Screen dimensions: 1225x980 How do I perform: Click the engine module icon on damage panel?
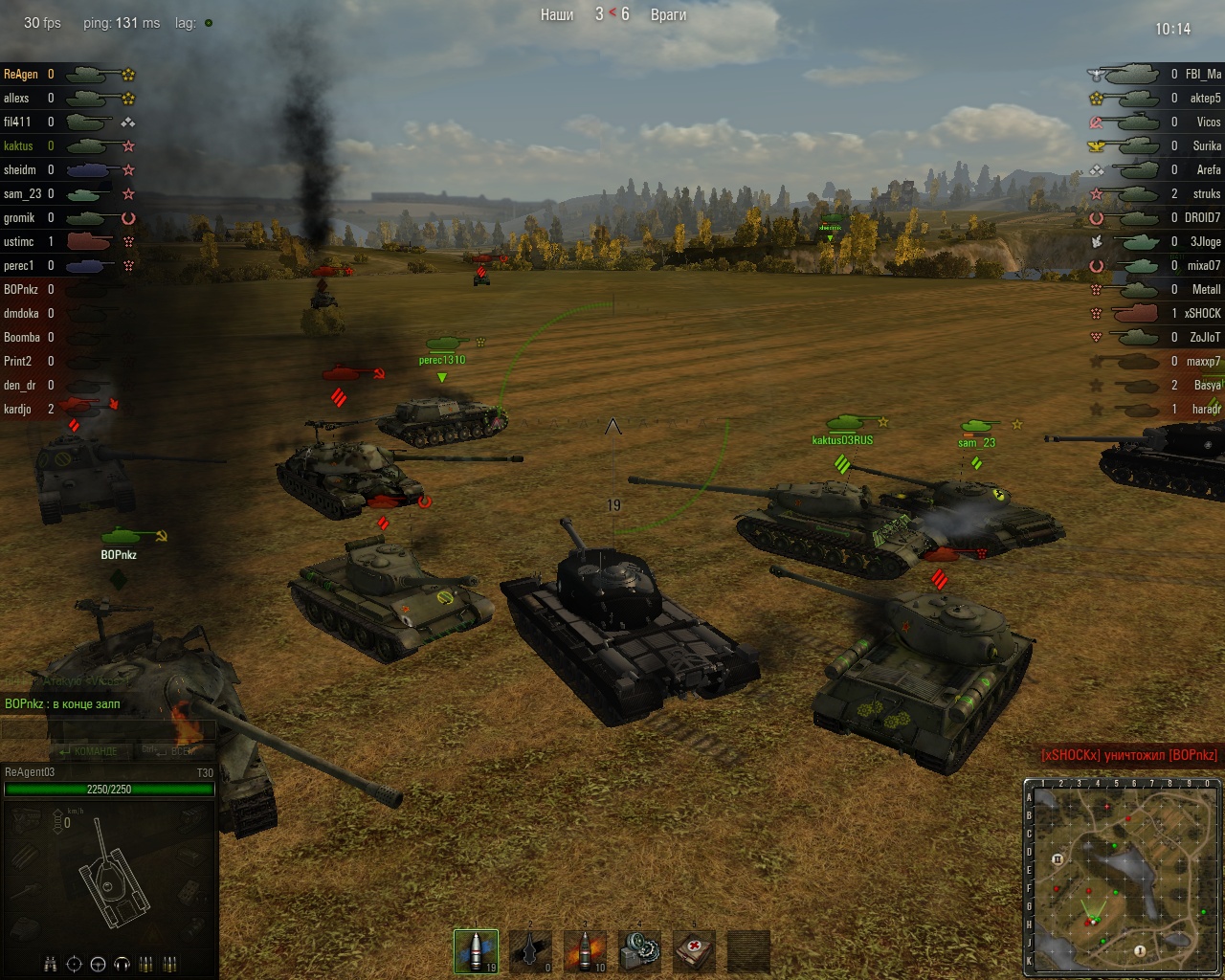tap(27, 820)
